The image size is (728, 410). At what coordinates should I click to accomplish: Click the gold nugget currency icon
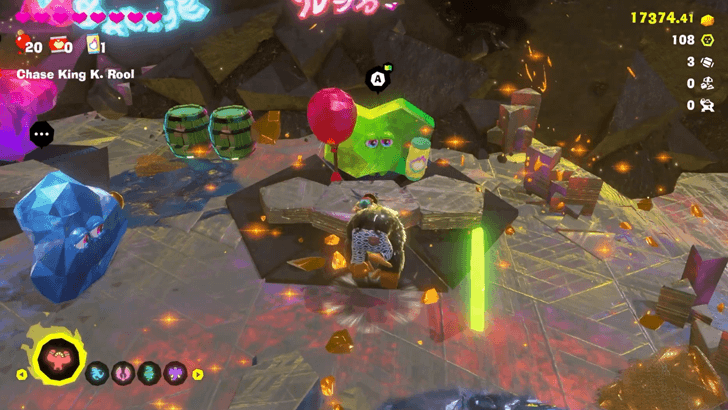(x=708, y=19)
